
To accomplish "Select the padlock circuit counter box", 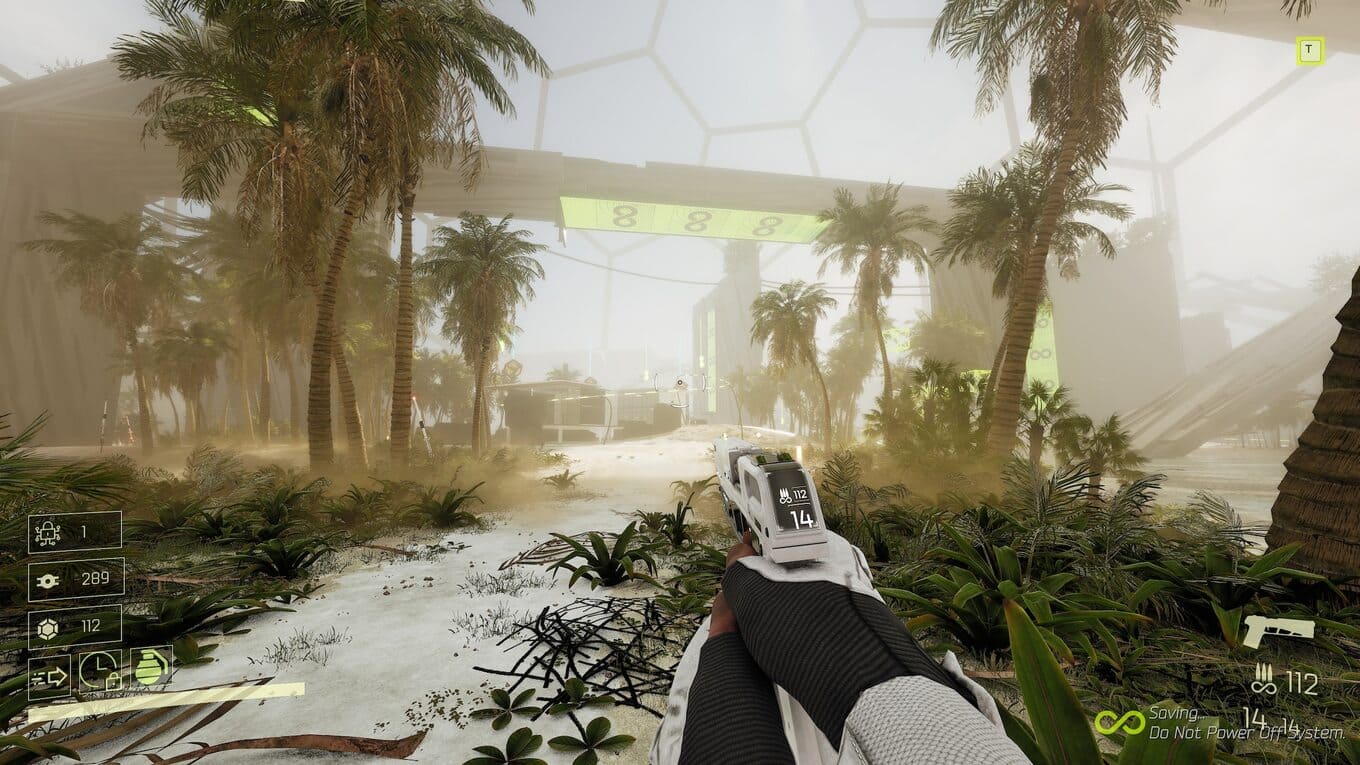I will (75, 532).
